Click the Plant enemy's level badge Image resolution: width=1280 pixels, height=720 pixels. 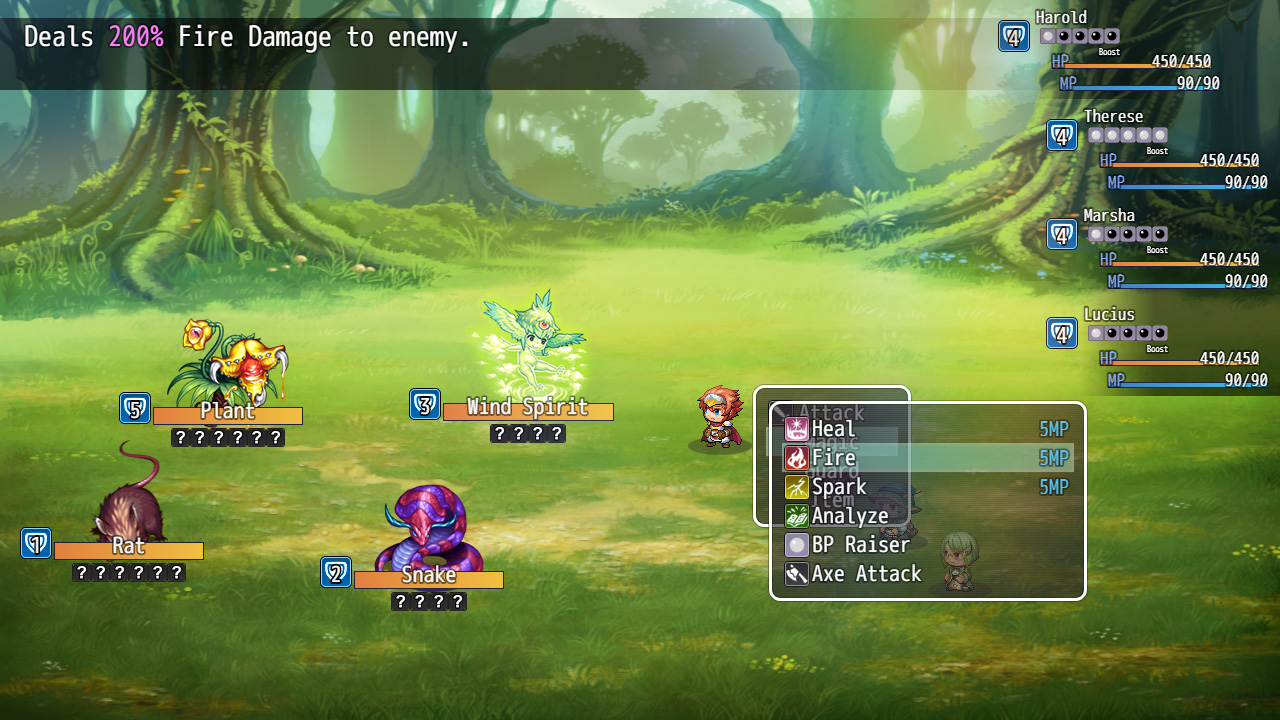point(135,408)
